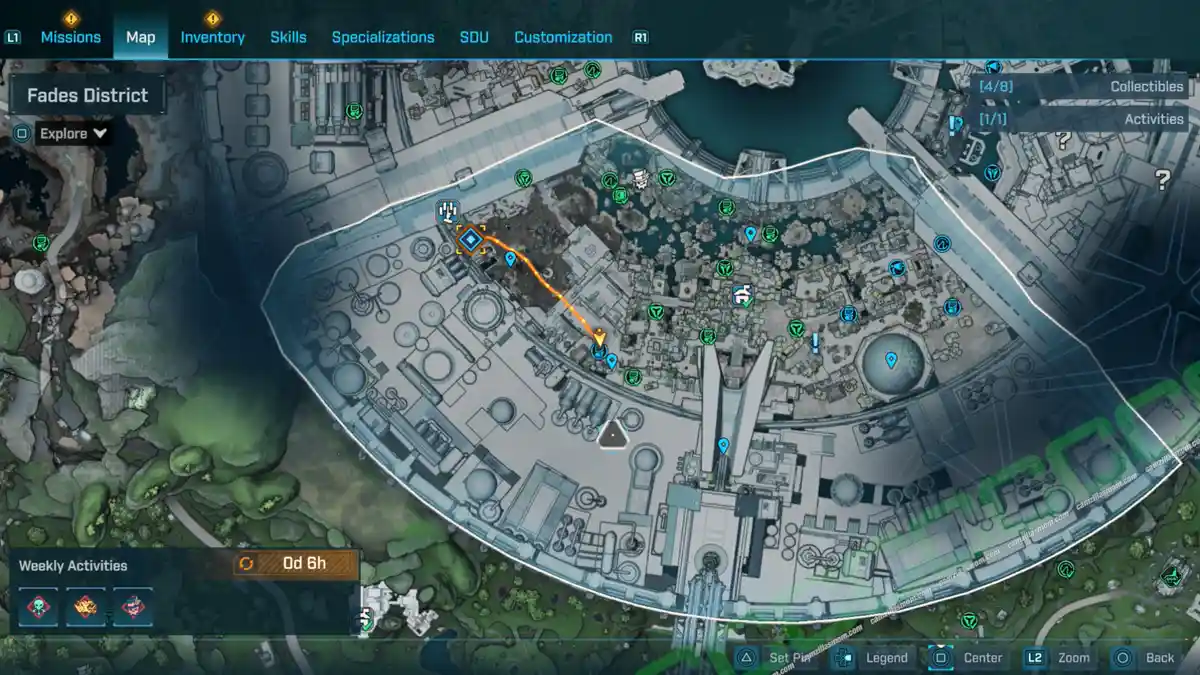Select the Map tab
Screen dimensions: 1200x675
(x=140, y=37)
